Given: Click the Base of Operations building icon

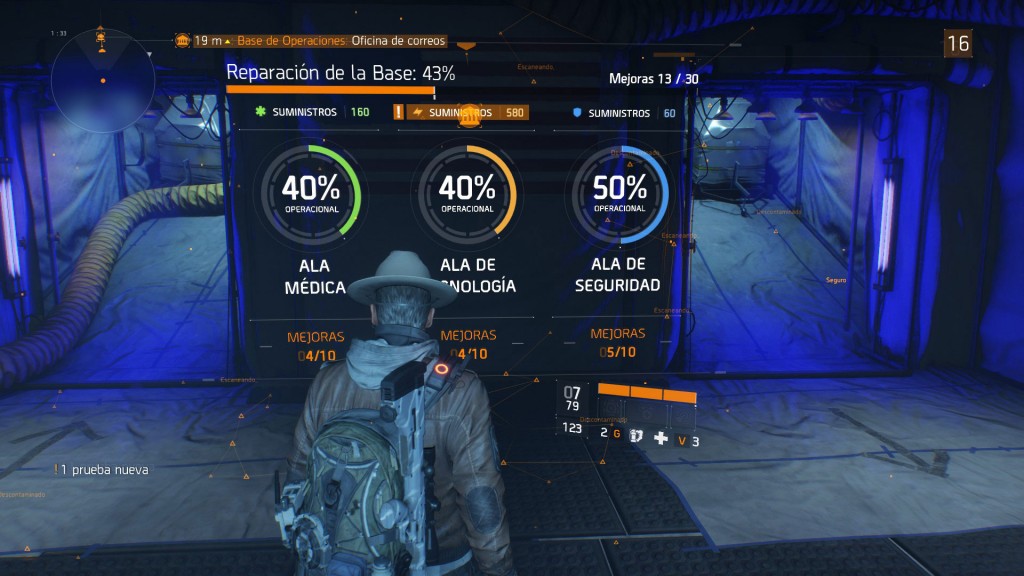Looking at the screenshot, I should [x=183, y=40].
